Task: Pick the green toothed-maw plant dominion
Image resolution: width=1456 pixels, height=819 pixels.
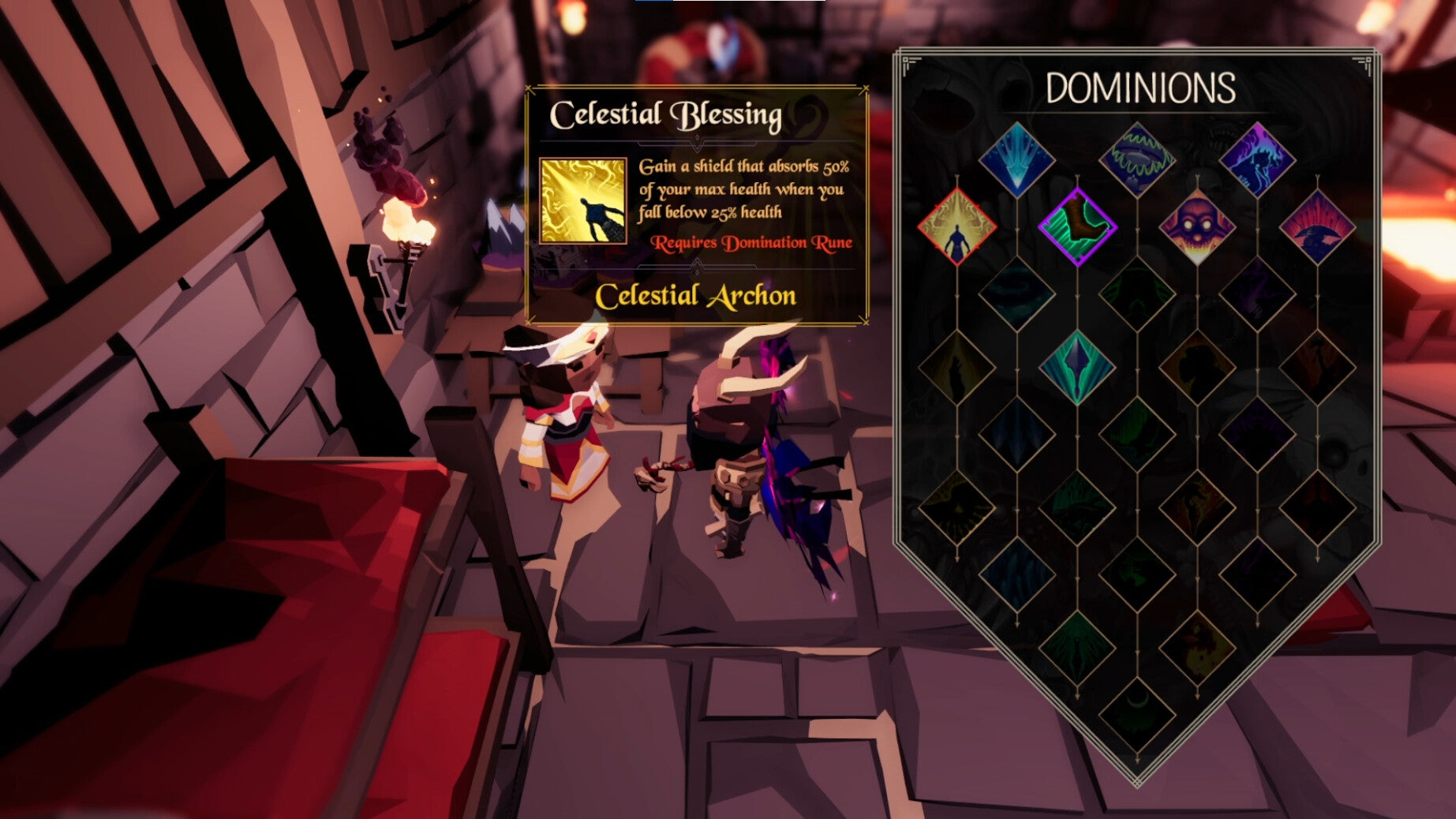Action: tap(1140, 159)
